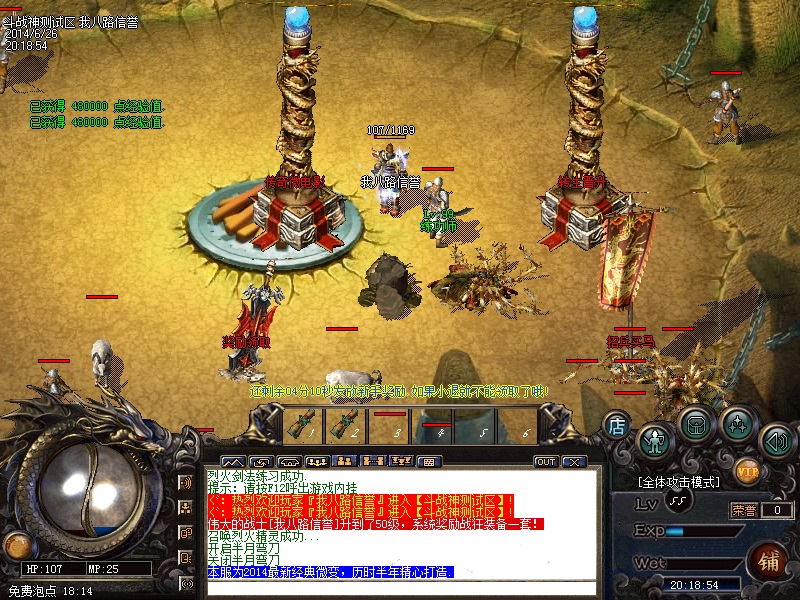Click the top sound-wave chat channel icon

(186, 483)
